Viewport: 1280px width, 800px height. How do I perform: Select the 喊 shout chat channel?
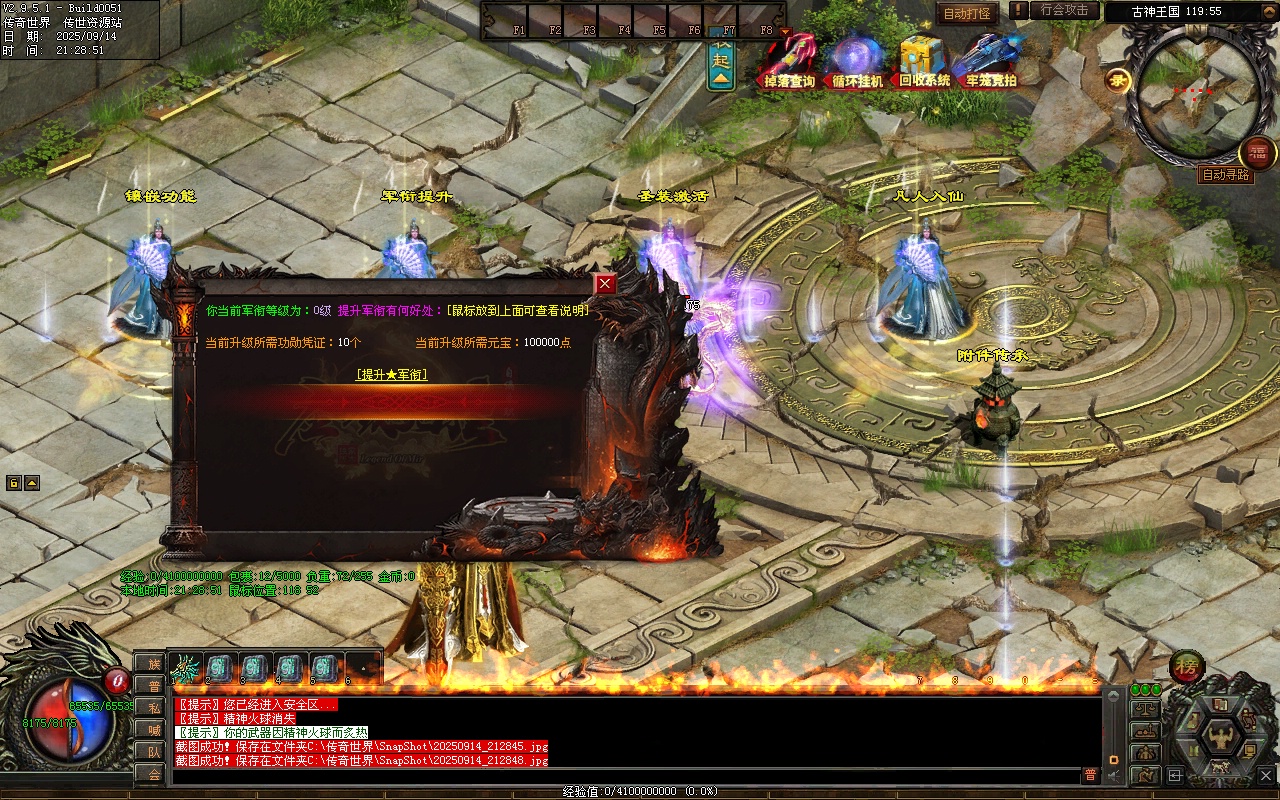coord(153,729)
